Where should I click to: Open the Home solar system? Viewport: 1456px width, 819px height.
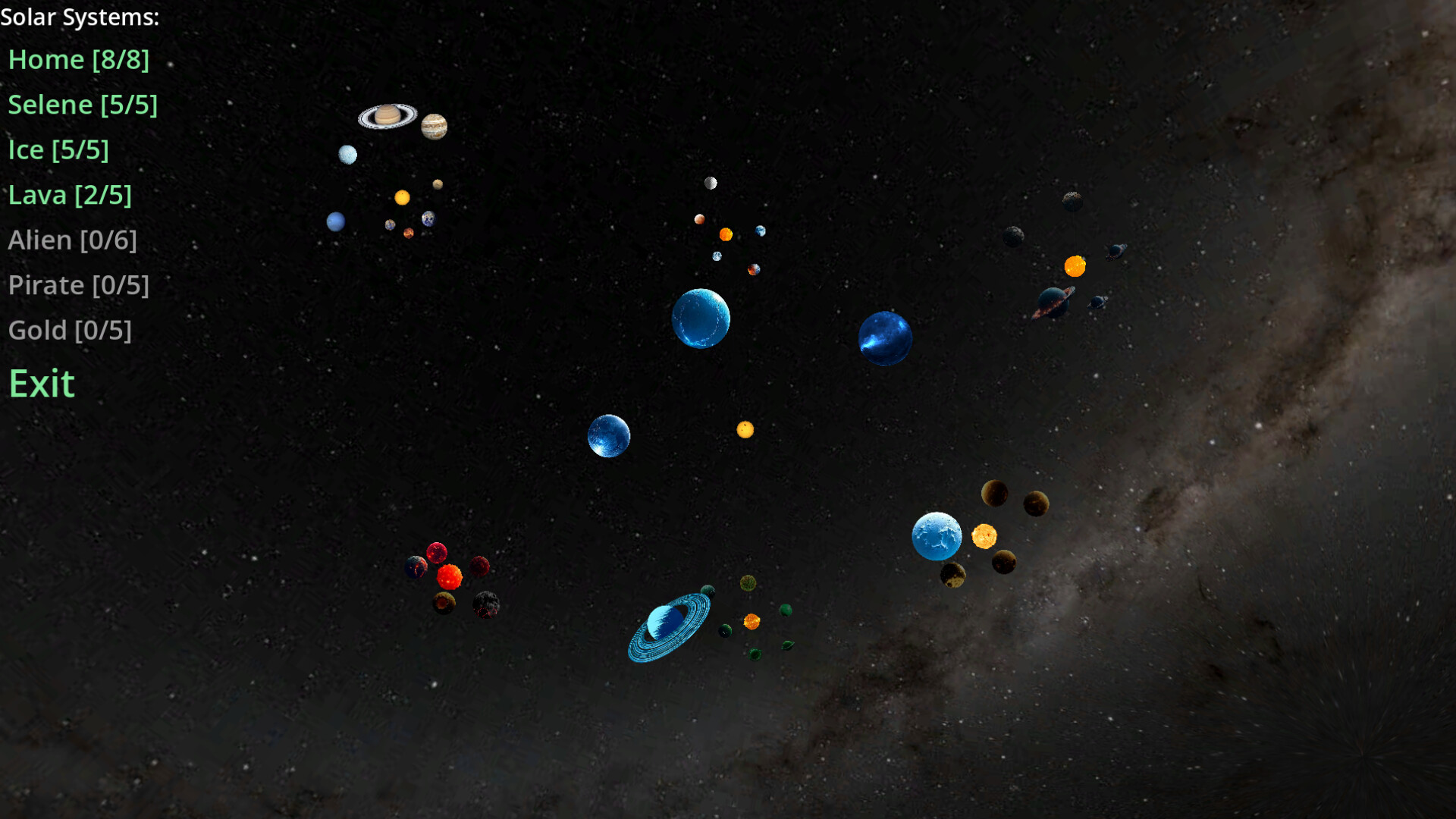point(78,60)
